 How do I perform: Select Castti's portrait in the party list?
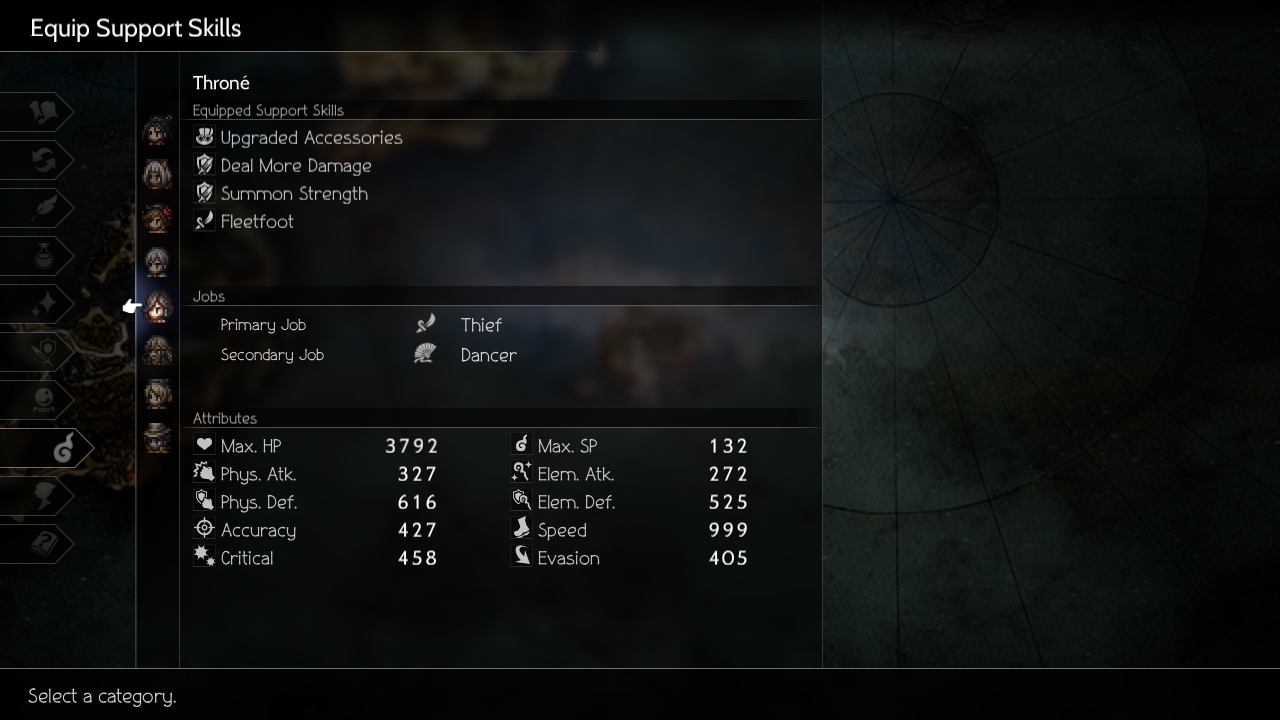pyautogui.click(x=157, y=394)
